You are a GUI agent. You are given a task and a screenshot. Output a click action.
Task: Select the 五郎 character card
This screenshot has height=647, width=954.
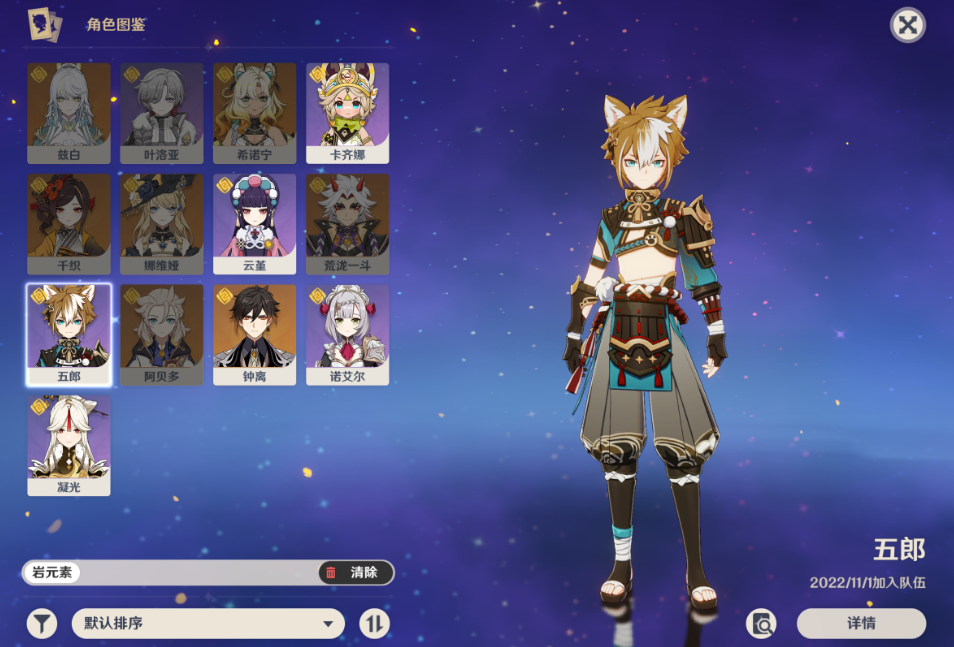(69, 334)
